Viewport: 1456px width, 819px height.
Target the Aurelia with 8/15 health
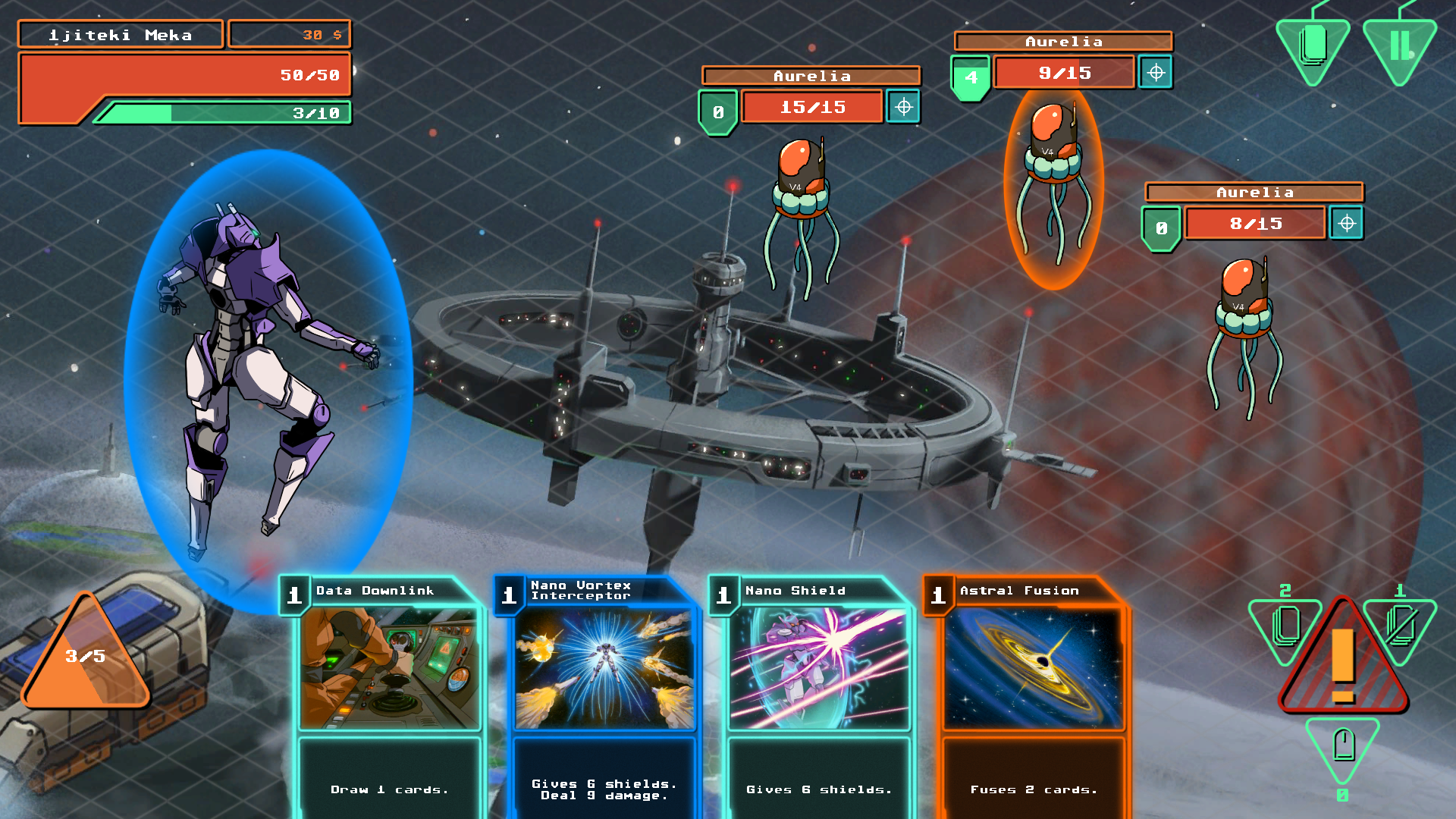[1347, 224]
